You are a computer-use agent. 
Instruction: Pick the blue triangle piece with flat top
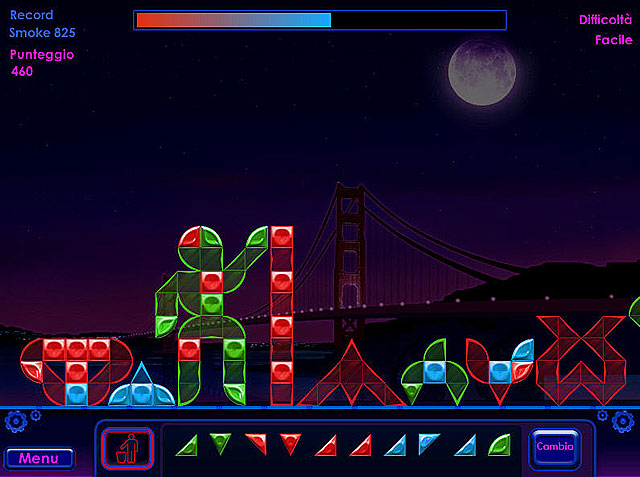pos(428,443)
